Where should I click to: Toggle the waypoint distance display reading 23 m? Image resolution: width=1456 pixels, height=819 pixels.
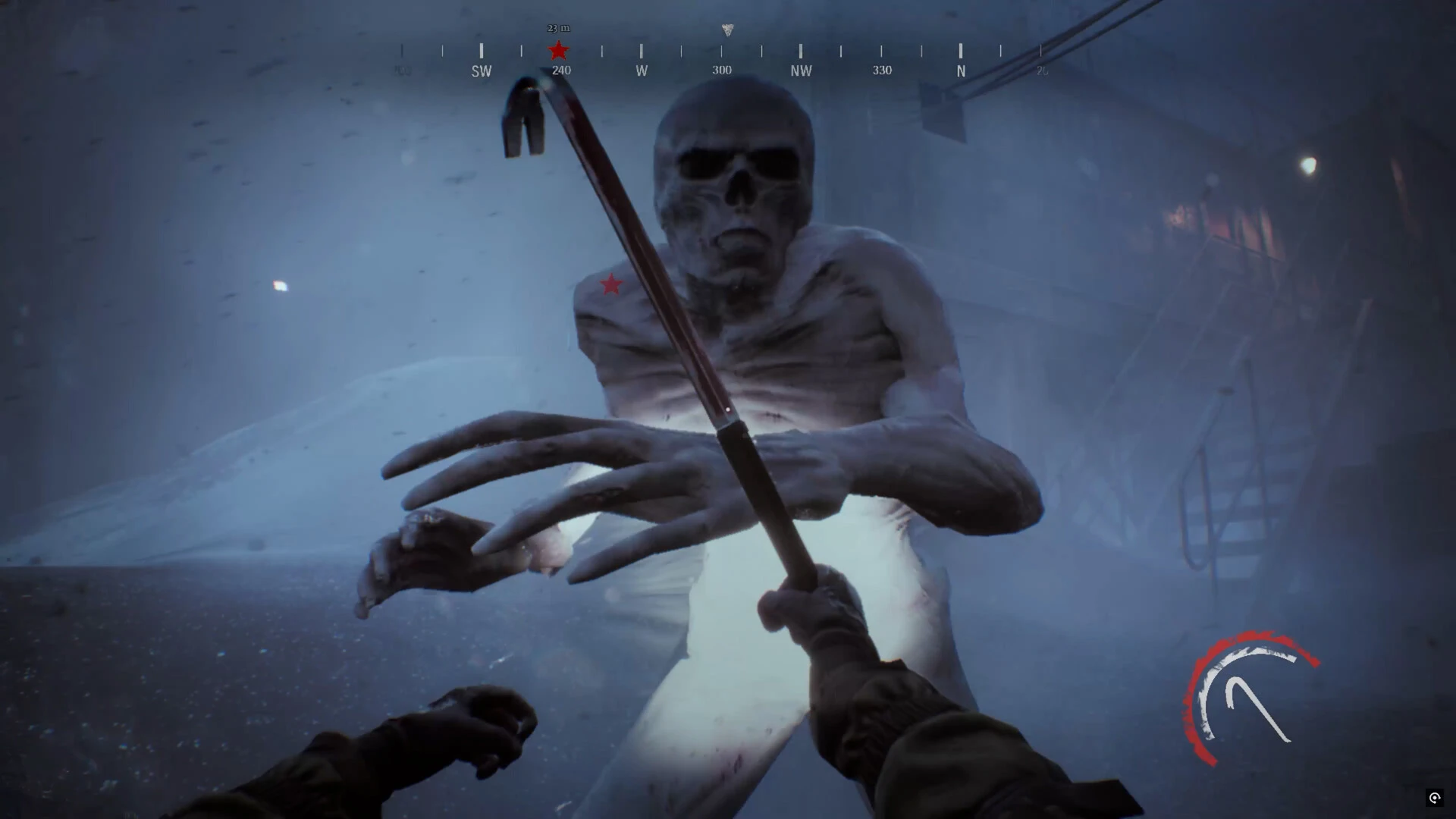[x=557, y=27]
